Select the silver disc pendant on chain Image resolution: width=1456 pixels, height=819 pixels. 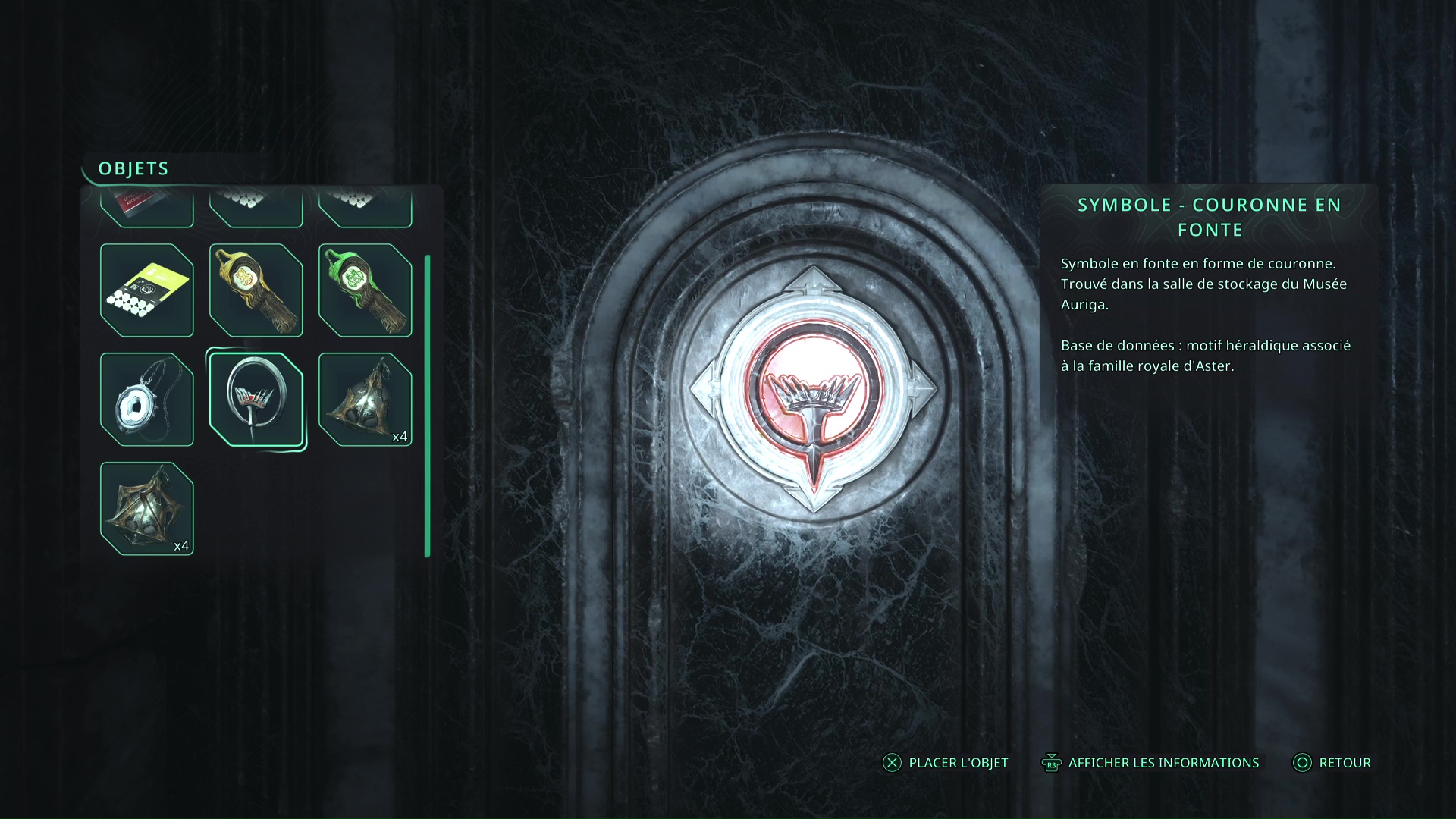coord(146,399)
